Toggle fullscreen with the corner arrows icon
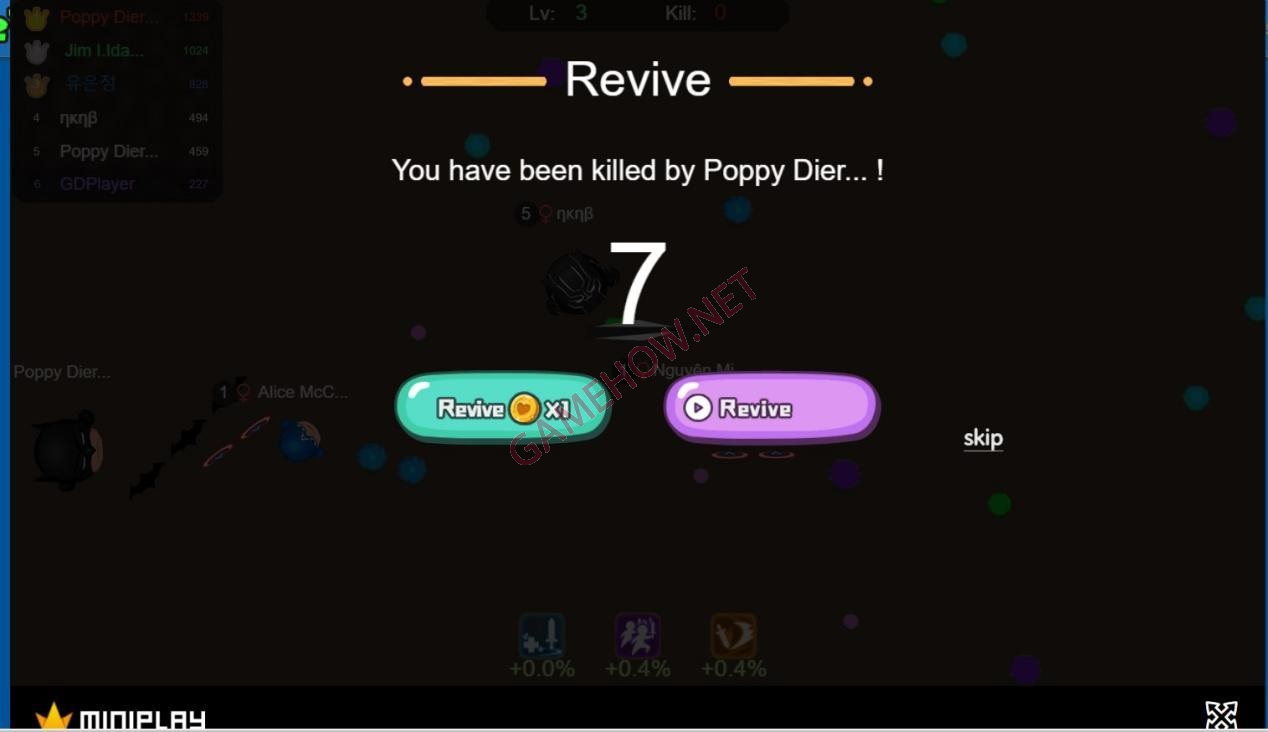The width and height of the screenshot is (1268, 732). [1221, 714]
